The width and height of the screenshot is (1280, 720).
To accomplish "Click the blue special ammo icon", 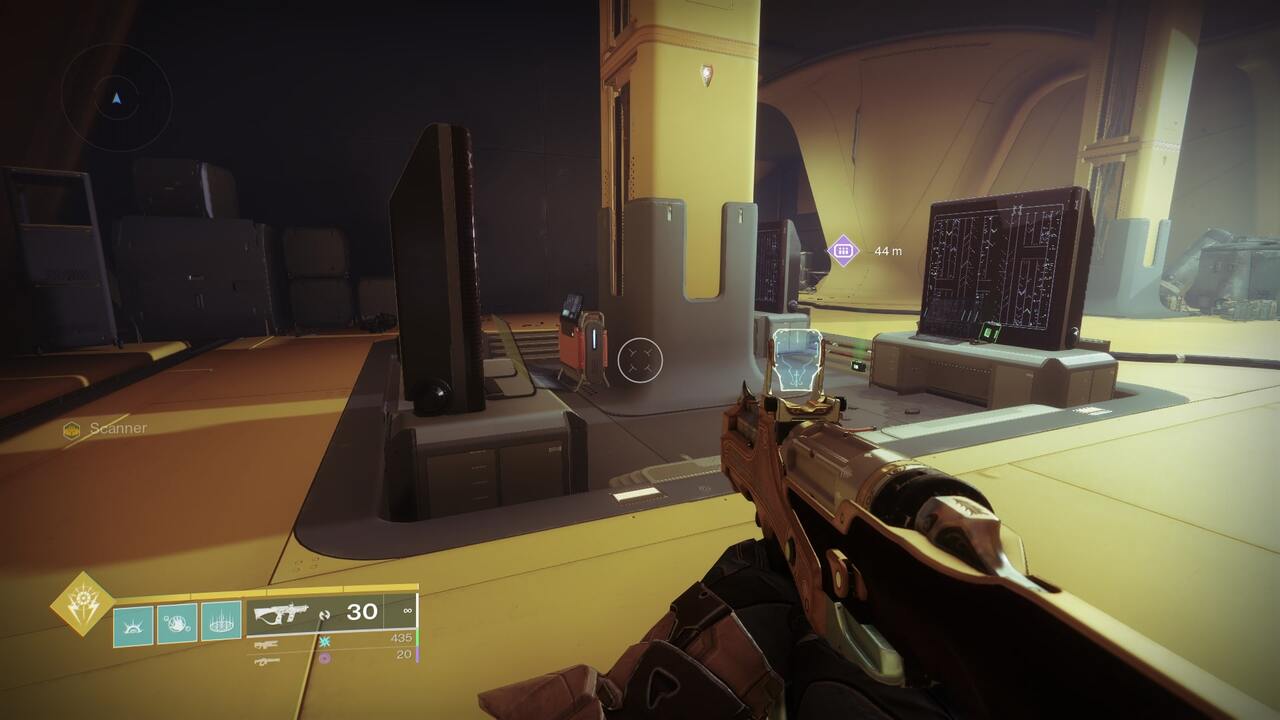I will (326, 642).
